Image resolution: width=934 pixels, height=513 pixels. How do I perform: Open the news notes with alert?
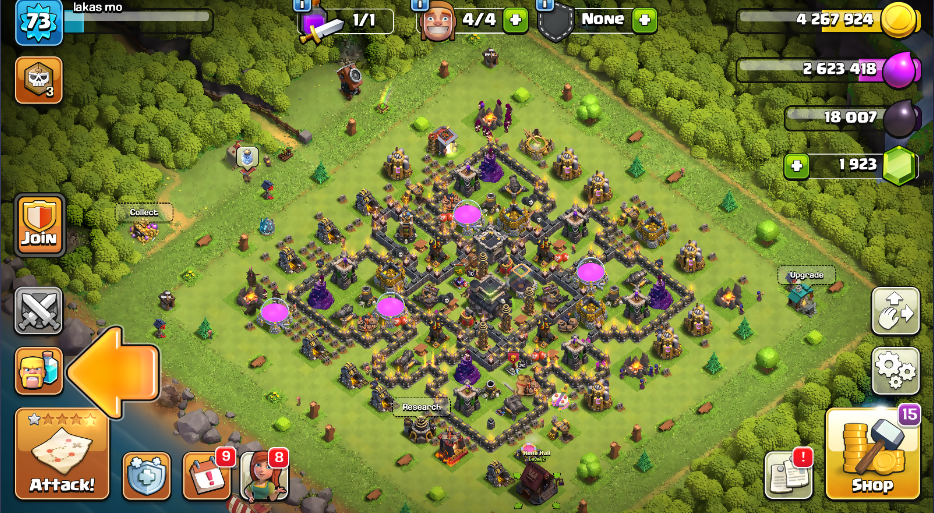click(x=788, y=476)
